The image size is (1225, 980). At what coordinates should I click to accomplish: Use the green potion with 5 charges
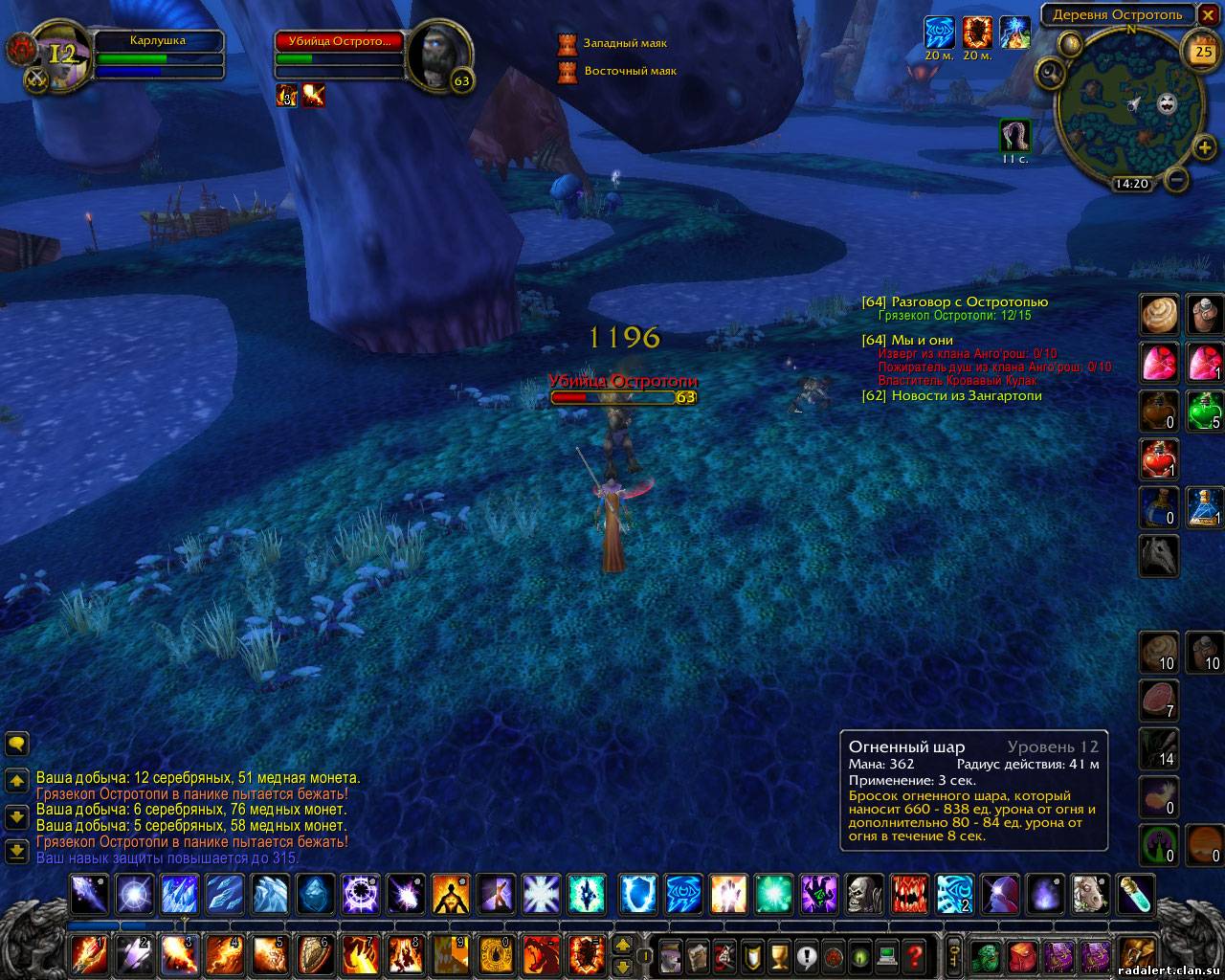tap(1204, 411)
